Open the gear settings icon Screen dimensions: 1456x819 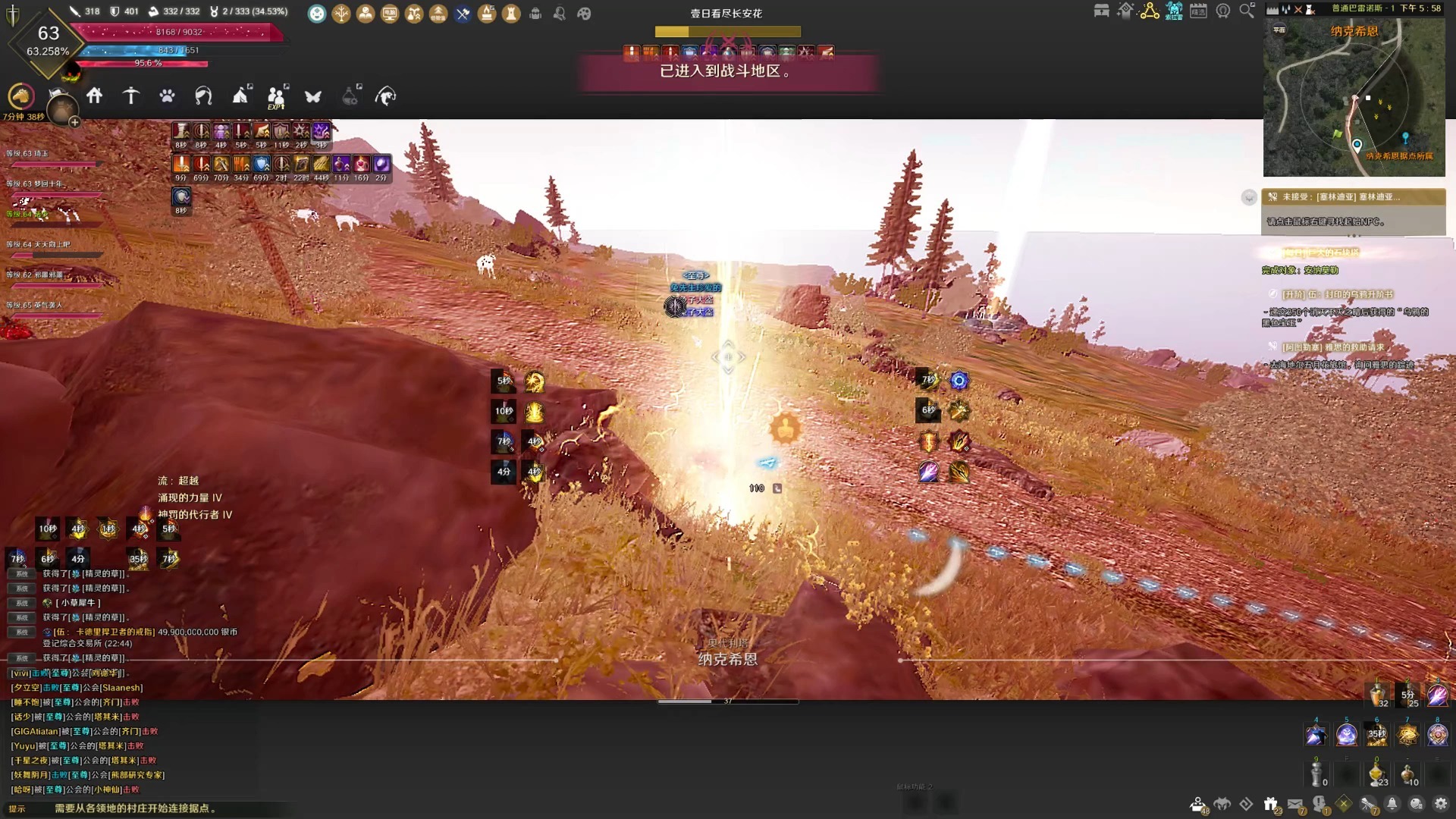1441,804
